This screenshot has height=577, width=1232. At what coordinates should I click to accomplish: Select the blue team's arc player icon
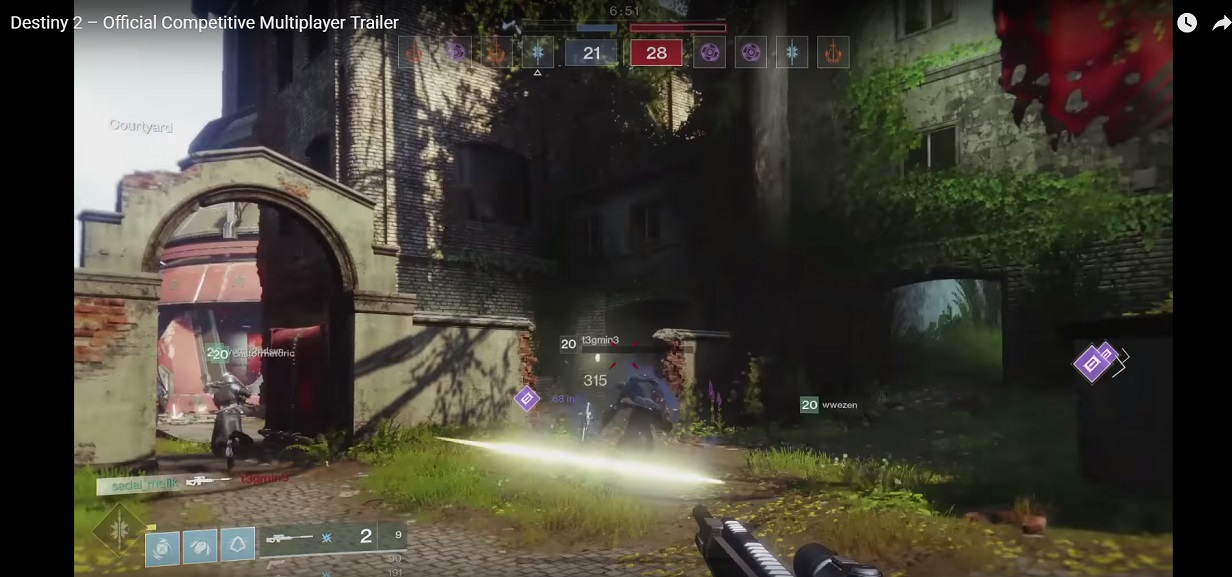537,52
